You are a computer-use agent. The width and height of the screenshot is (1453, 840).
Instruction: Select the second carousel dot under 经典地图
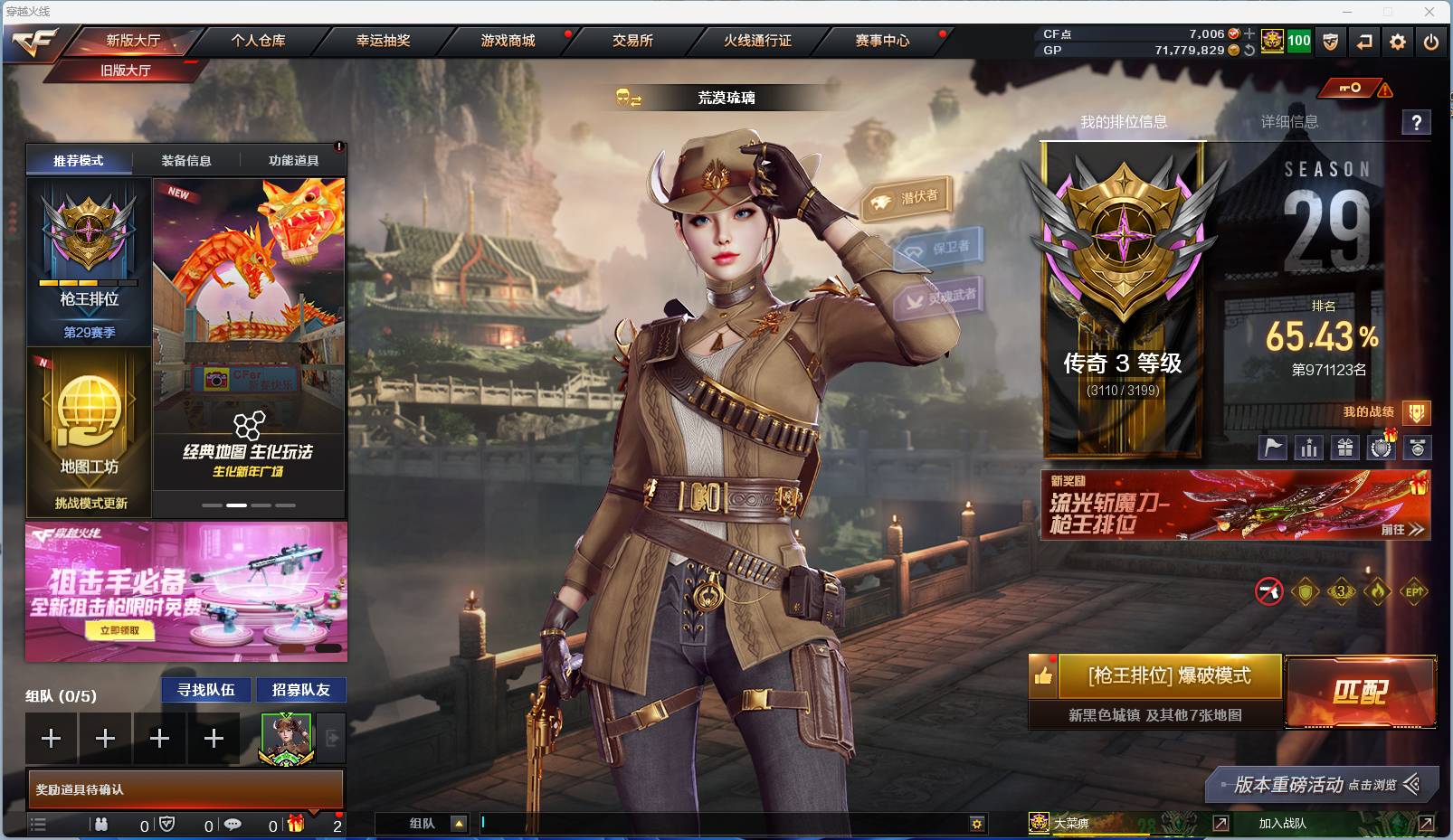(236, 505)
